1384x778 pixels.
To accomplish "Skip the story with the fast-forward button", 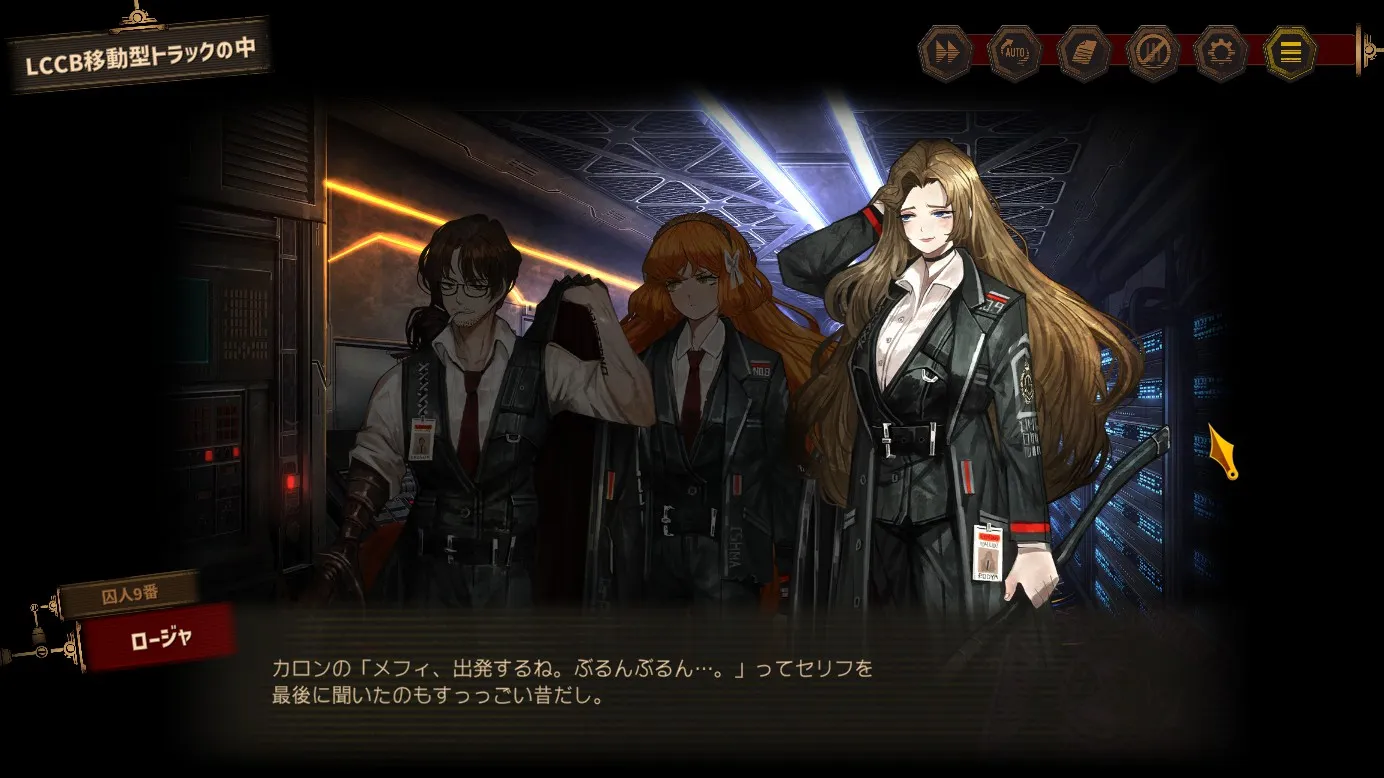I will 945,53.
